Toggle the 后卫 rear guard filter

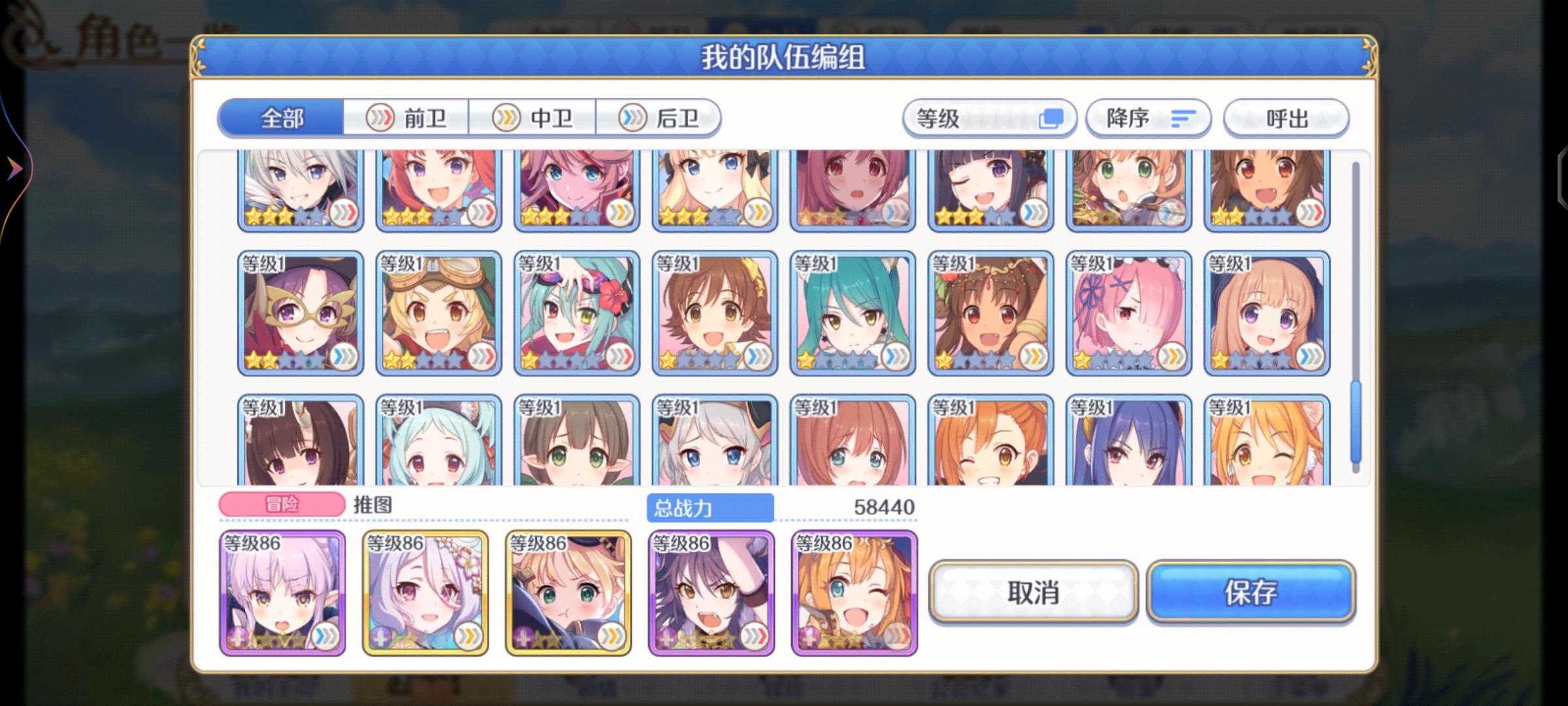(x=660, y=118)
